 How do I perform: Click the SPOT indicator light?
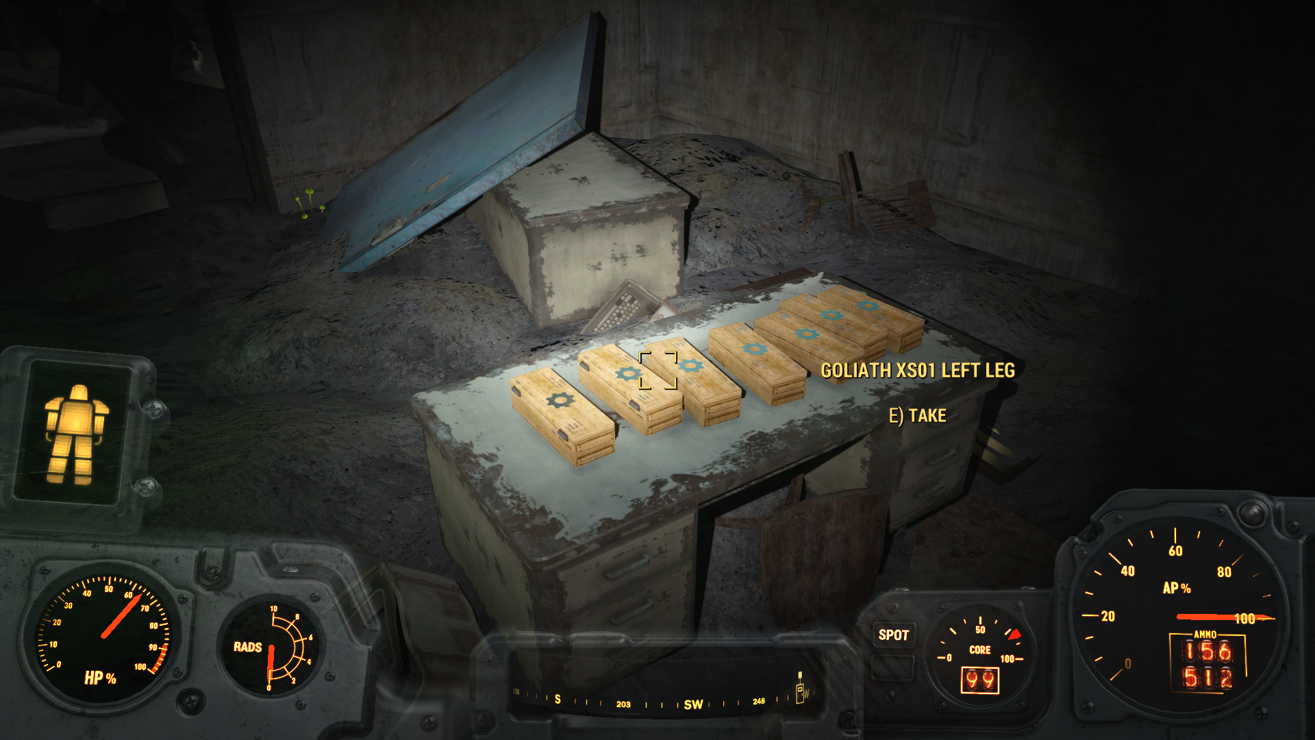[x=893, y=635]
